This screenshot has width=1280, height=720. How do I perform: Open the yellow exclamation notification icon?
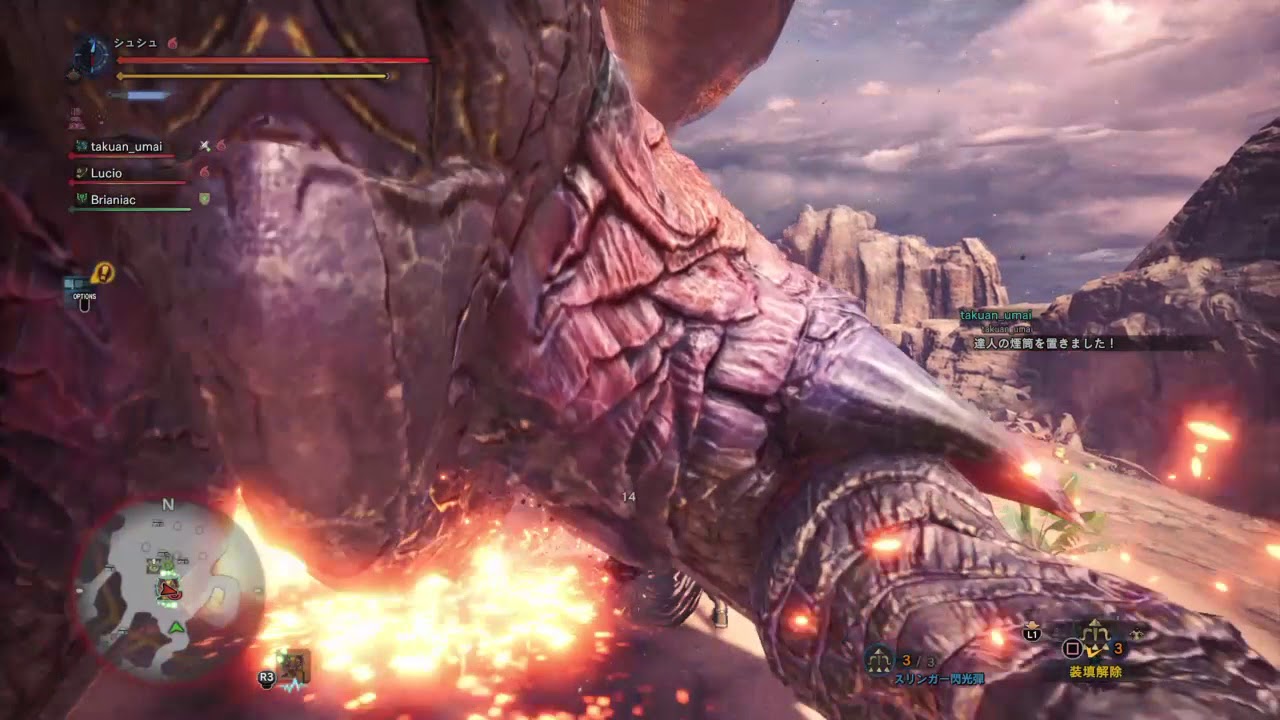point(103,272)
